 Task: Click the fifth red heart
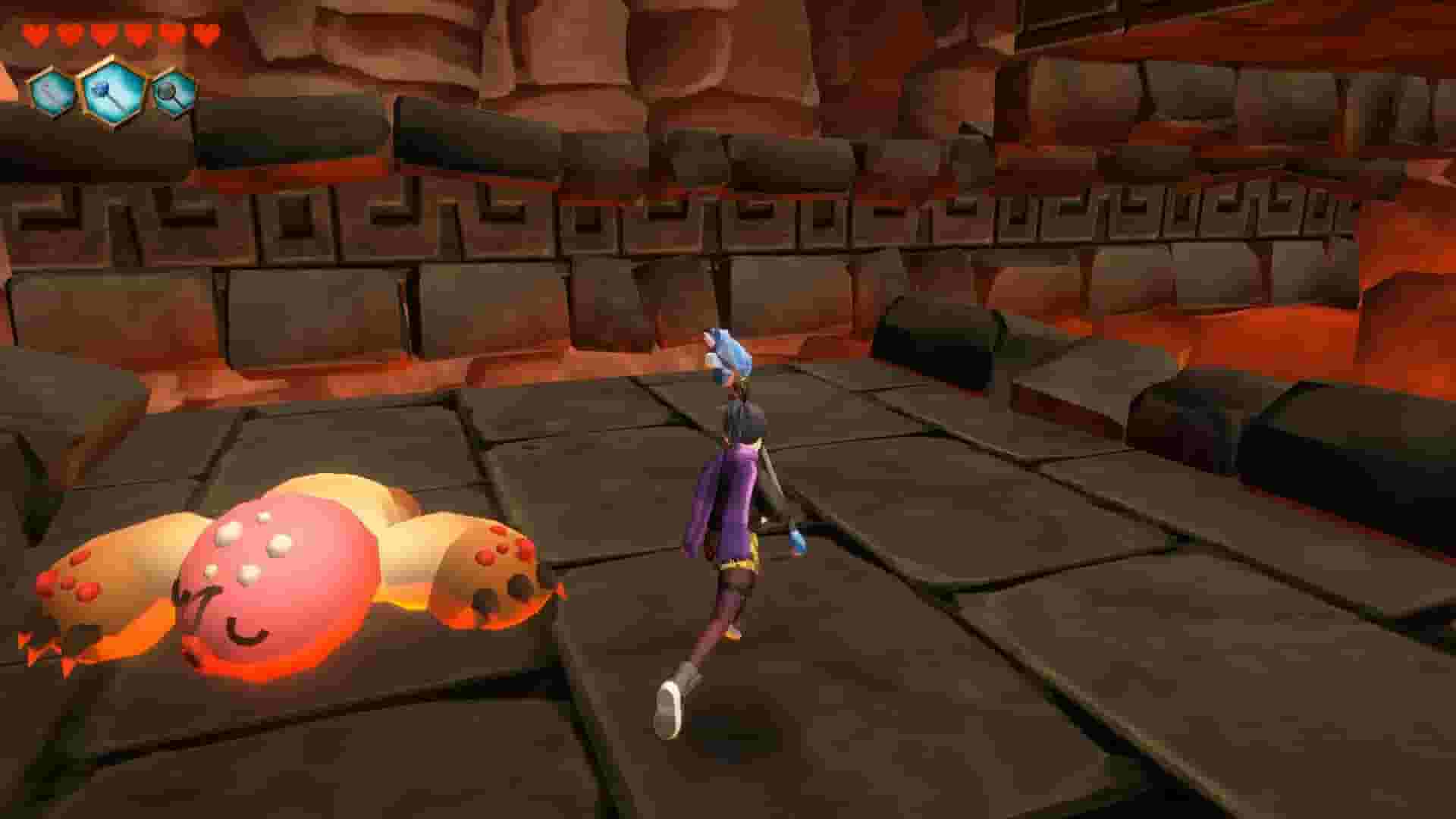pyautogui.click(x=169, y=33)
